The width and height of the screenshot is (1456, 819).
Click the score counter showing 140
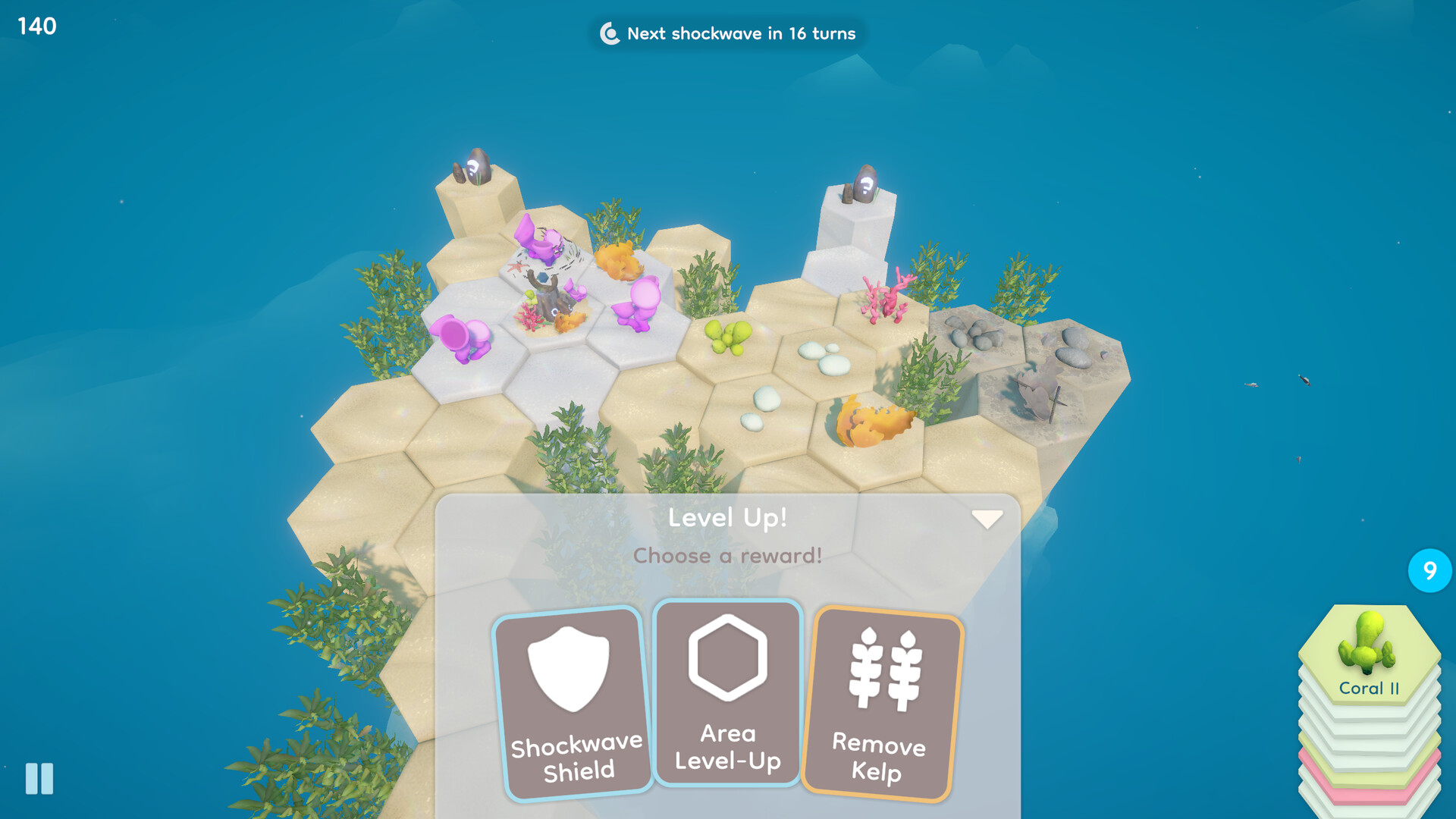tap(35, 27)
